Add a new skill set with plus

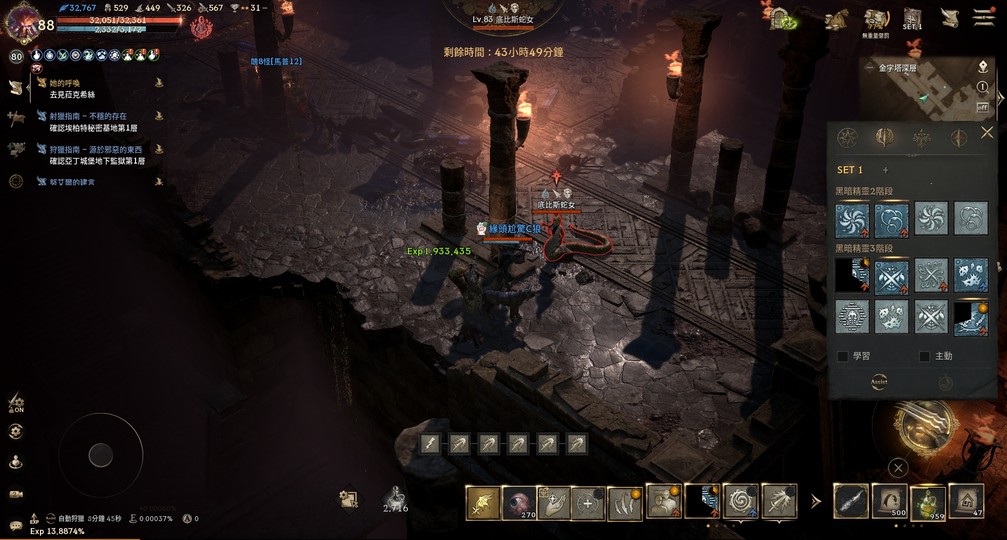(x=885, y=170)
